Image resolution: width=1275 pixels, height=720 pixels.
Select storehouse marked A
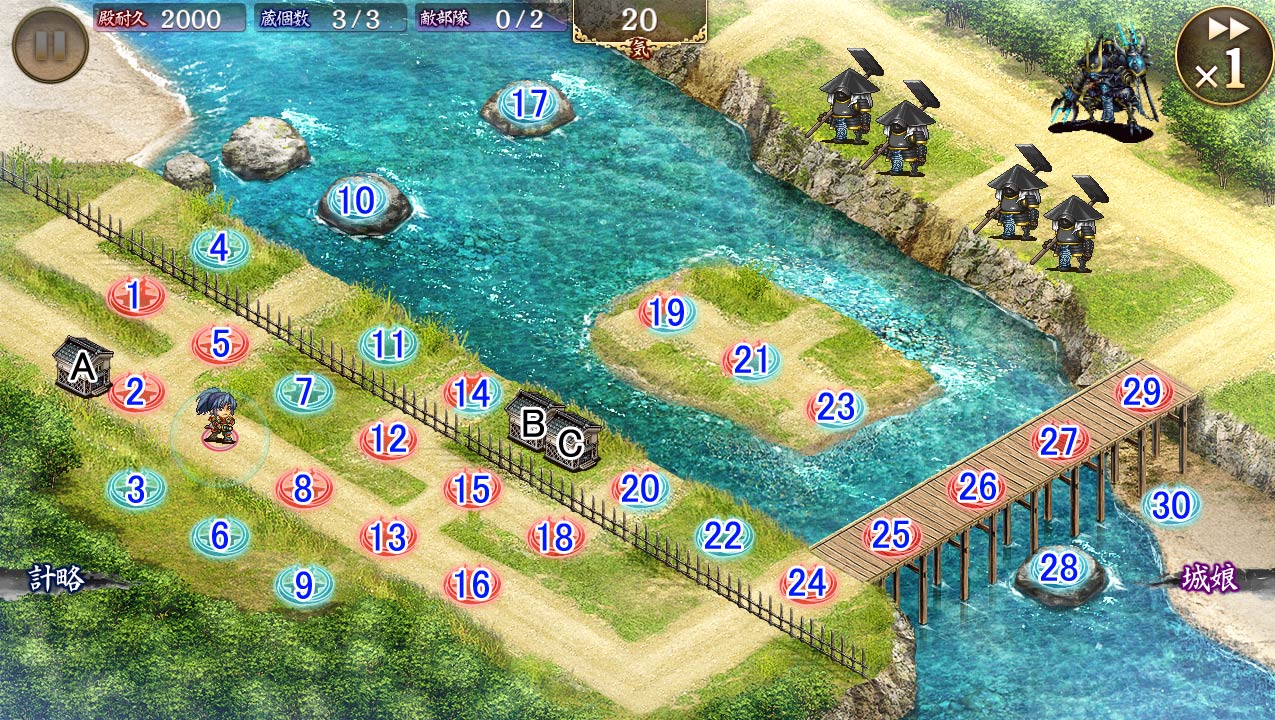click(84, 367)
